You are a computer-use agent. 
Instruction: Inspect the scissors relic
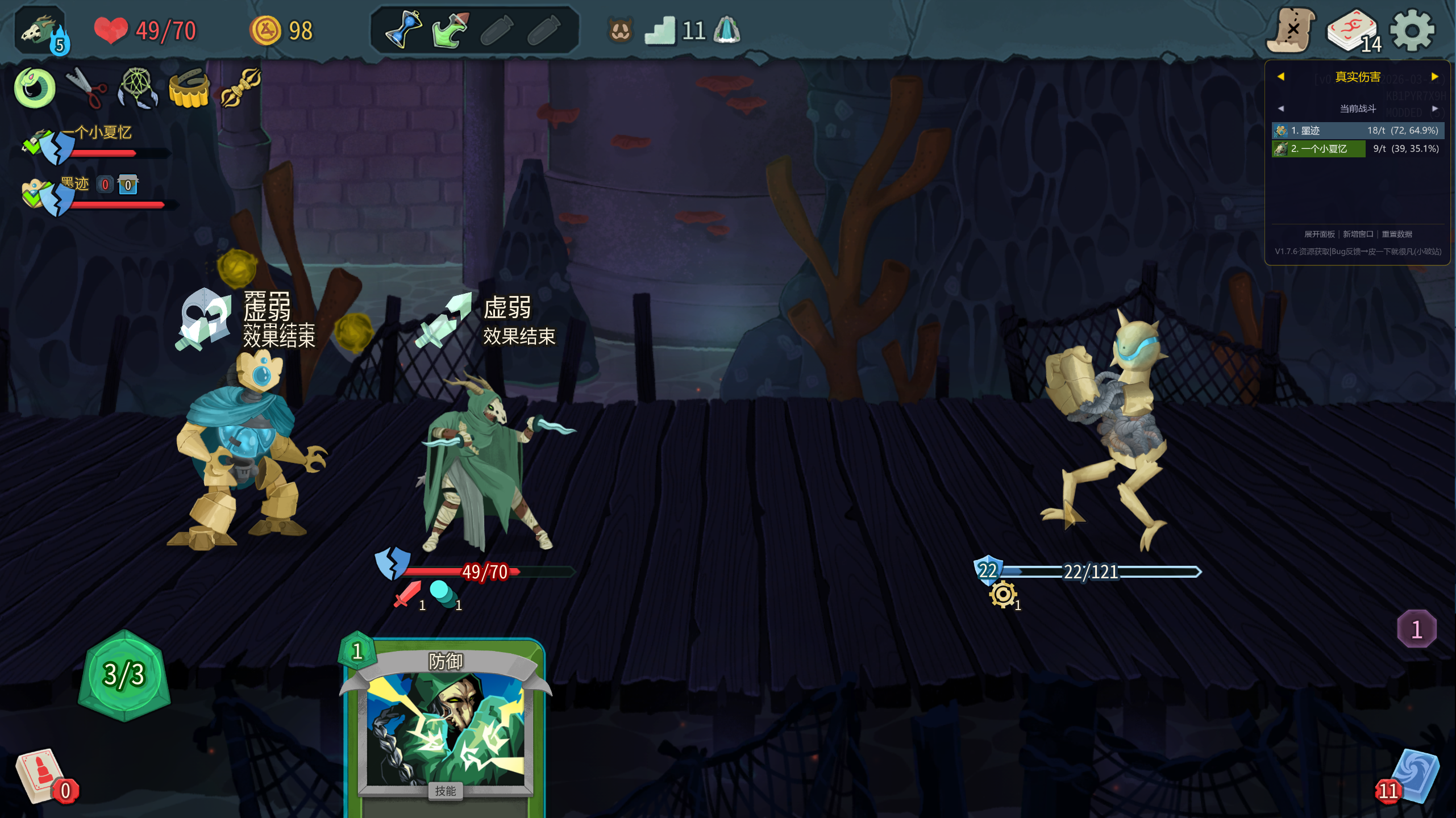pos(86,88)
